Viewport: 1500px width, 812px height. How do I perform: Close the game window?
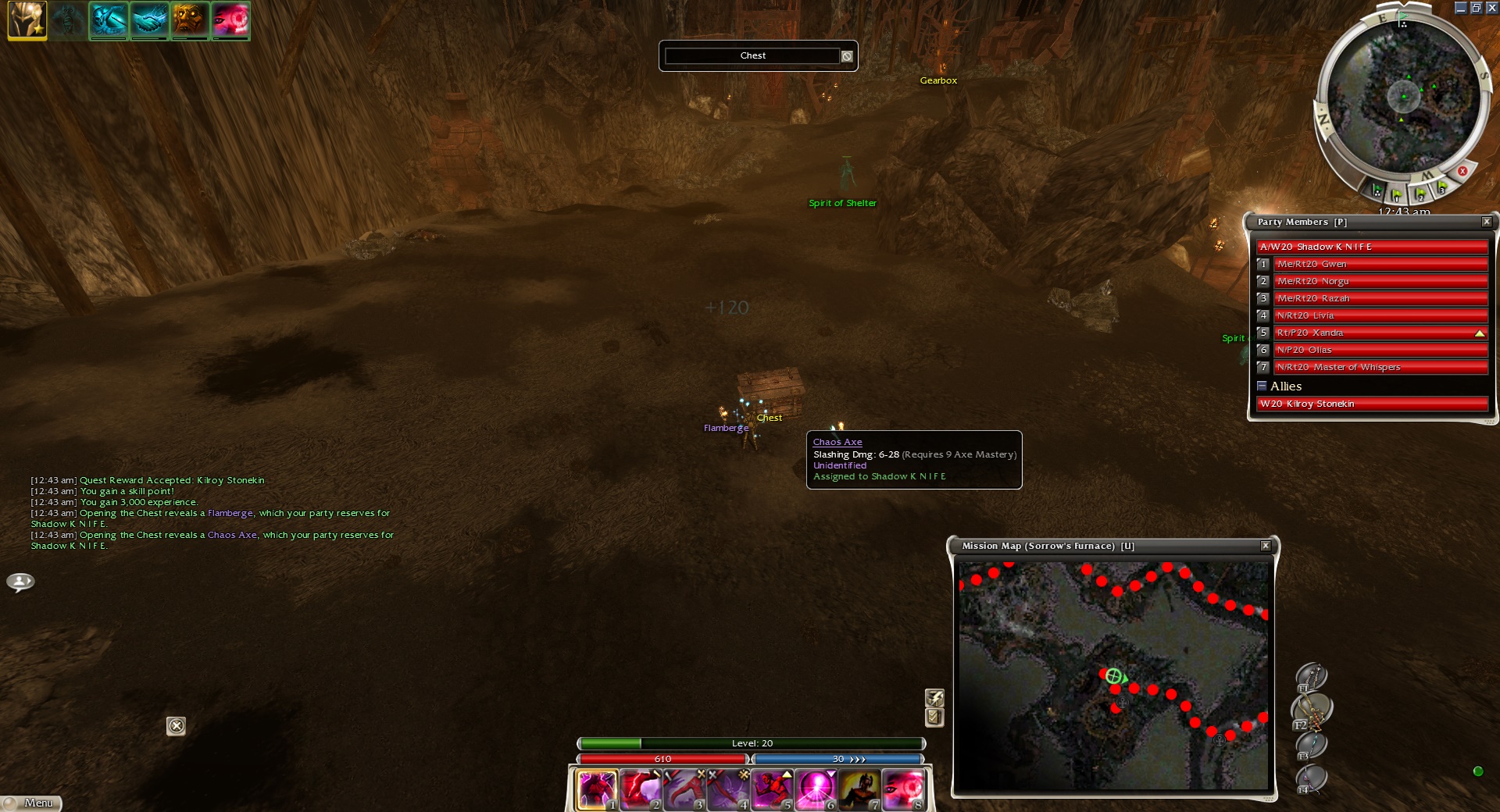1491,8
